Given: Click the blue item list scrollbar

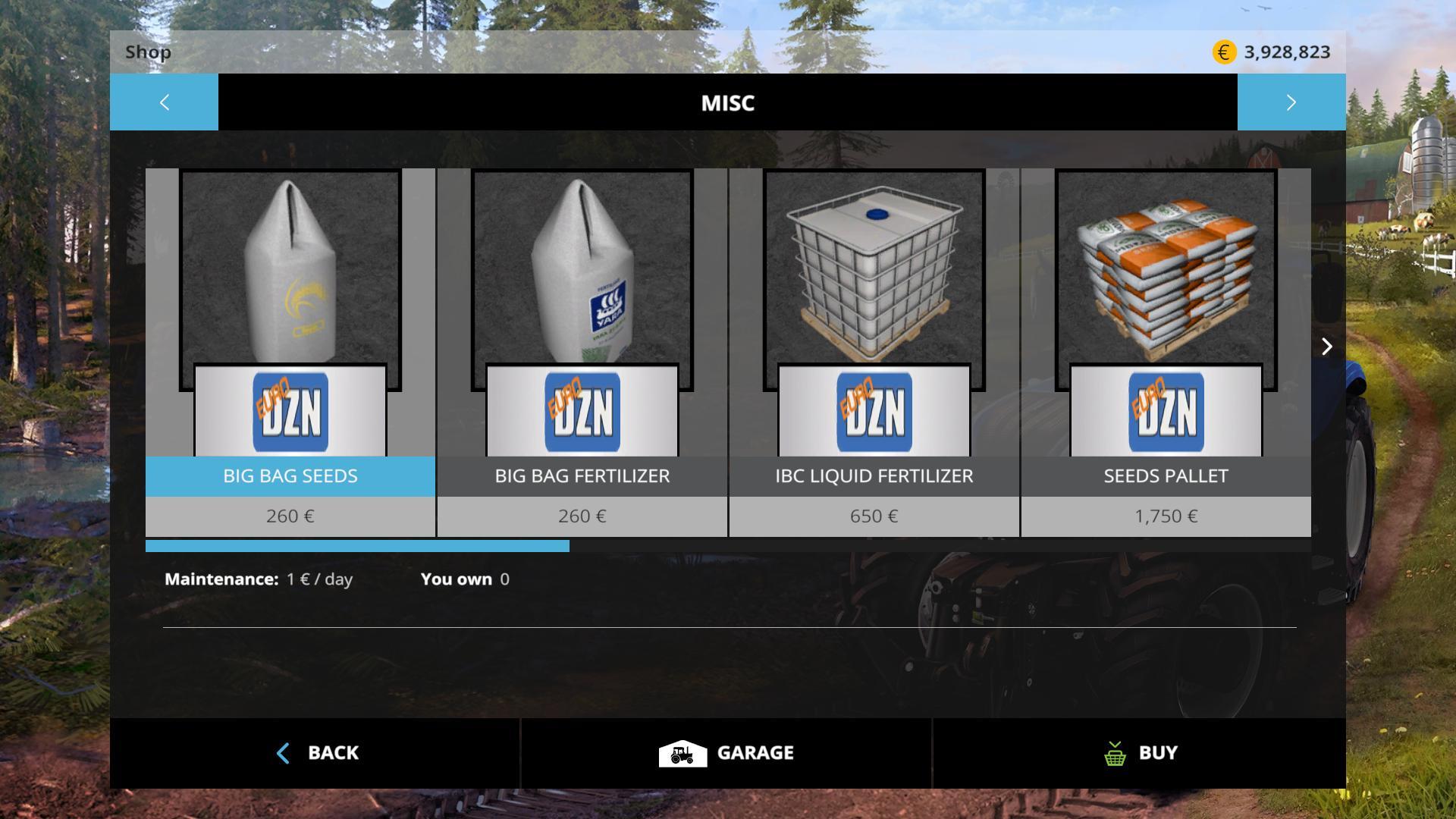Looking at the screenshot, I should click(357, 546).
